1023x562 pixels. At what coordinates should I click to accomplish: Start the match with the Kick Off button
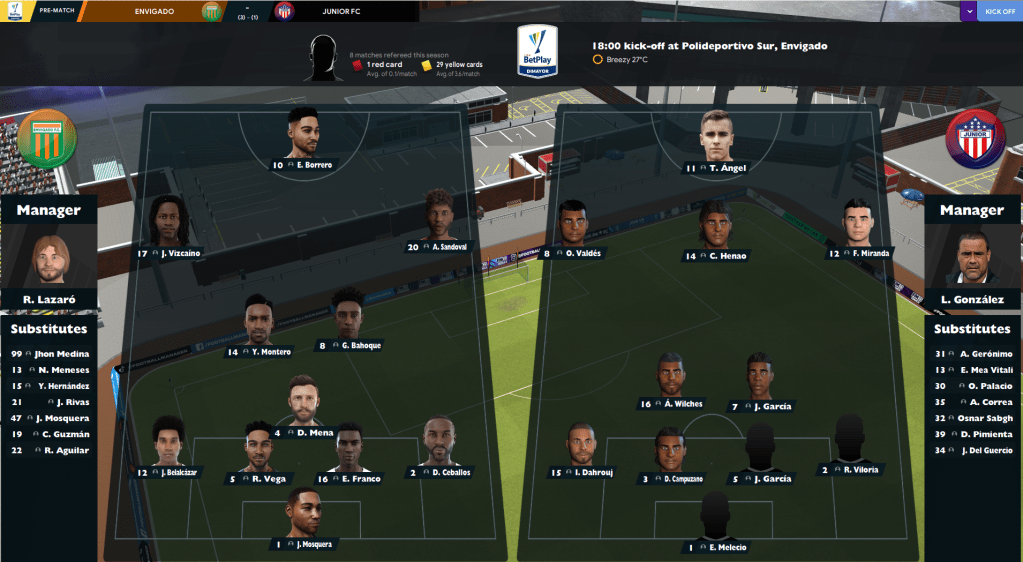[x=999, y=11]
